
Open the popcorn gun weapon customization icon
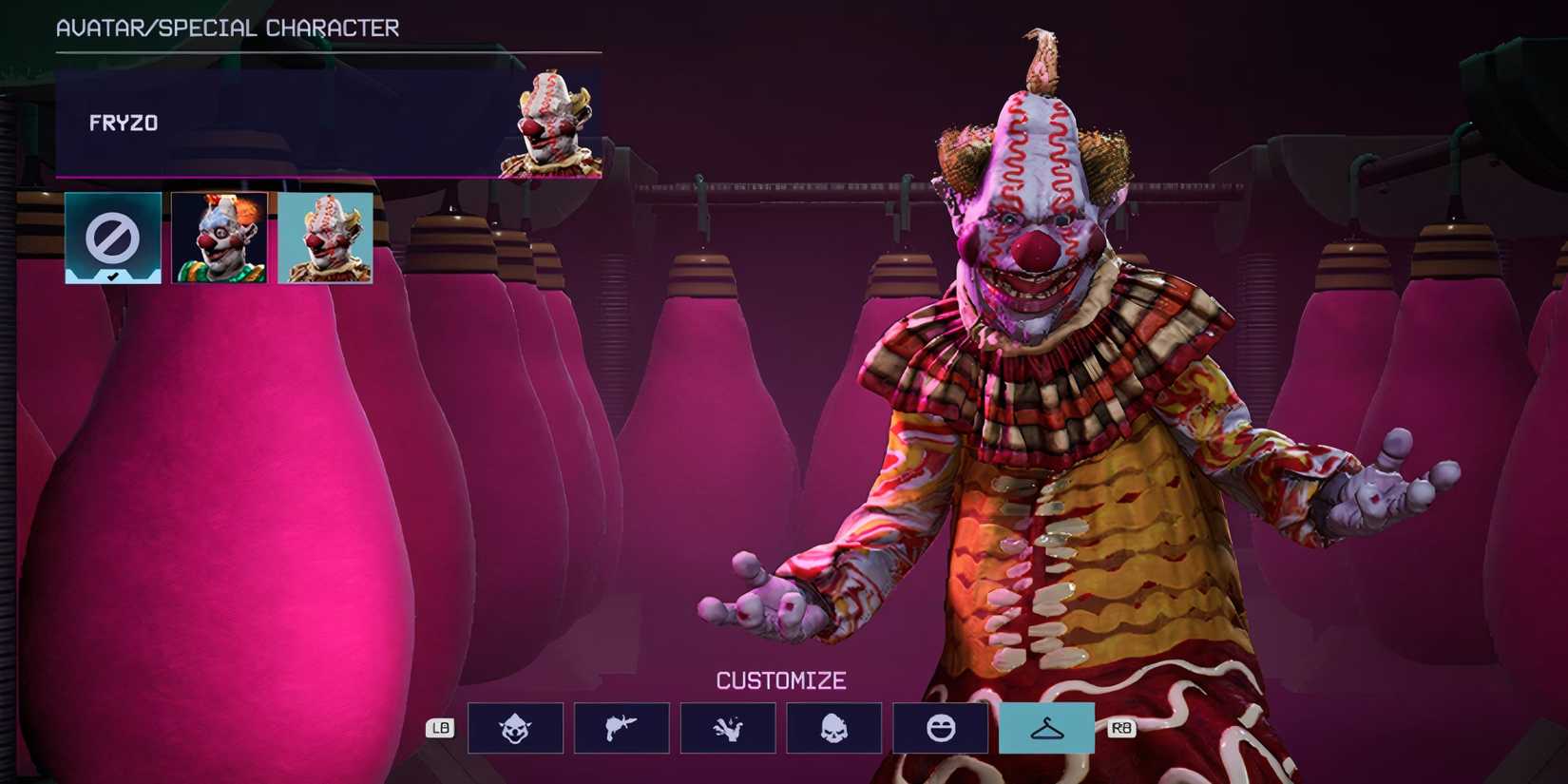click(x=621, y=727)
